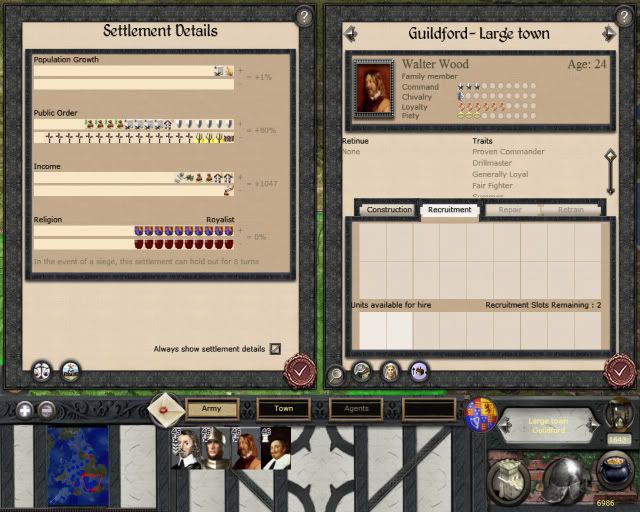Open the Agents tab
The image size is (640, 512).
coord(355,408)
